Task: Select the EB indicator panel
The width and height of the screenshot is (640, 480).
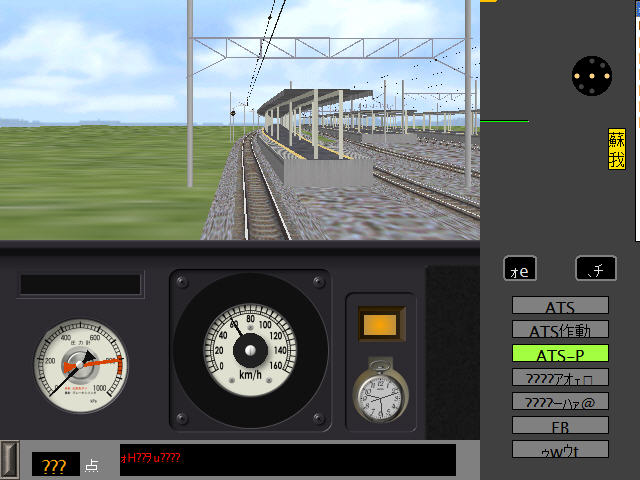Action: coord(560,426)
